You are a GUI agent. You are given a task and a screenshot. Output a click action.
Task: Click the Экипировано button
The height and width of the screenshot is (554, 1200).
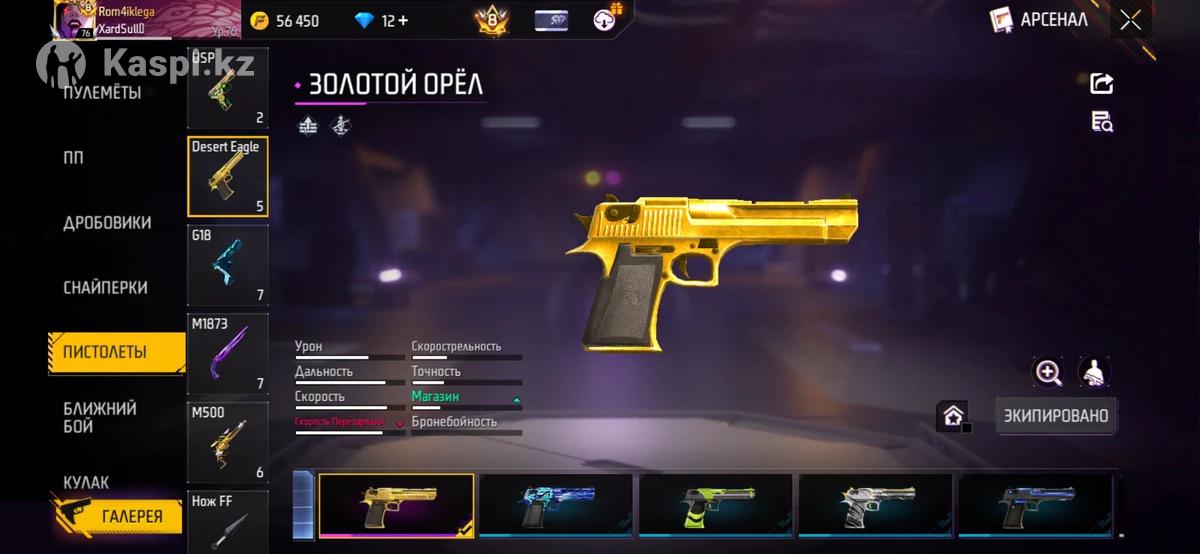(x=1056, y=415)
